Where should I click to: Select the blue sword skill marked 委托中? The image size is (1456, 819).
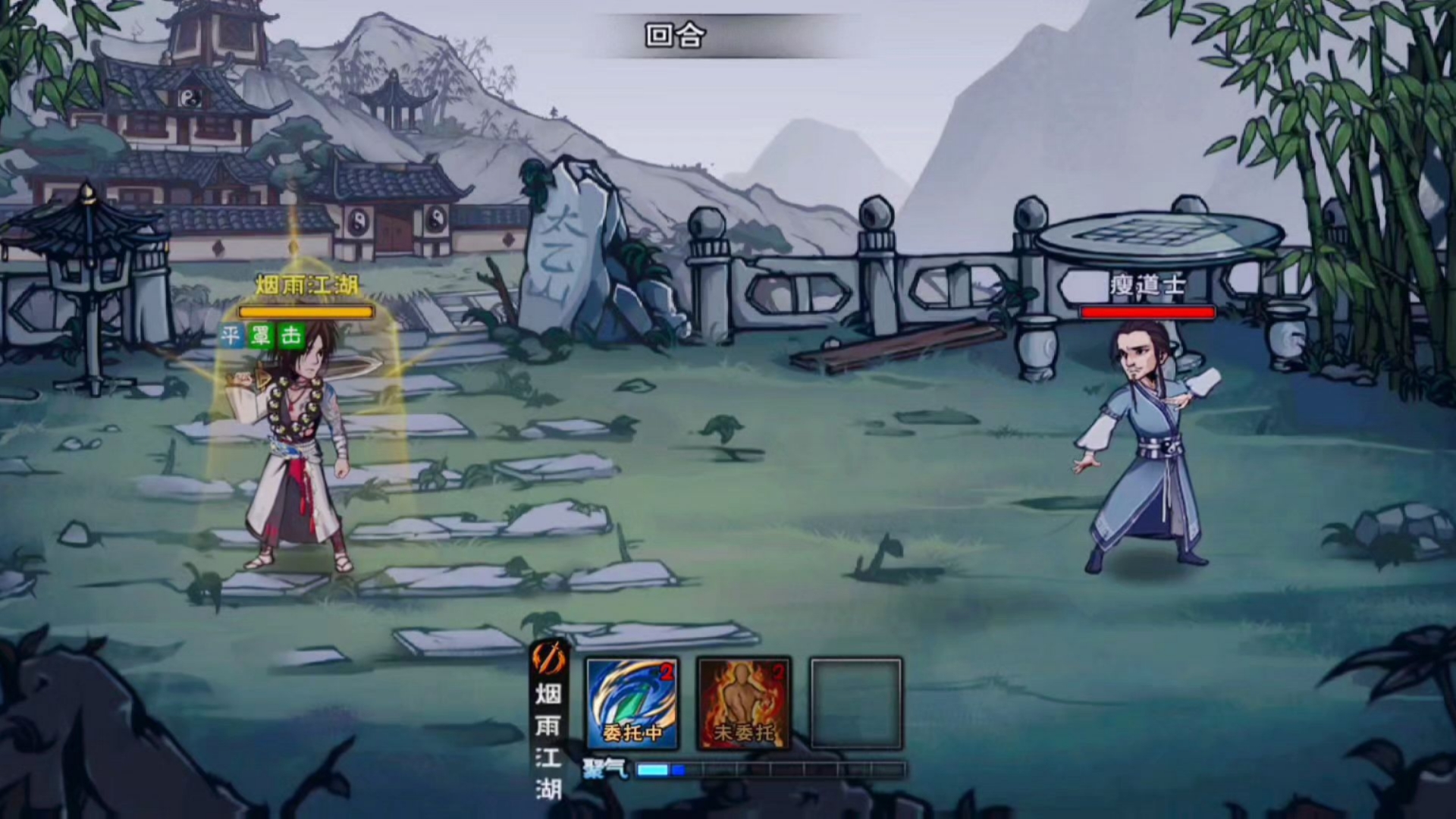click(632, 704)
